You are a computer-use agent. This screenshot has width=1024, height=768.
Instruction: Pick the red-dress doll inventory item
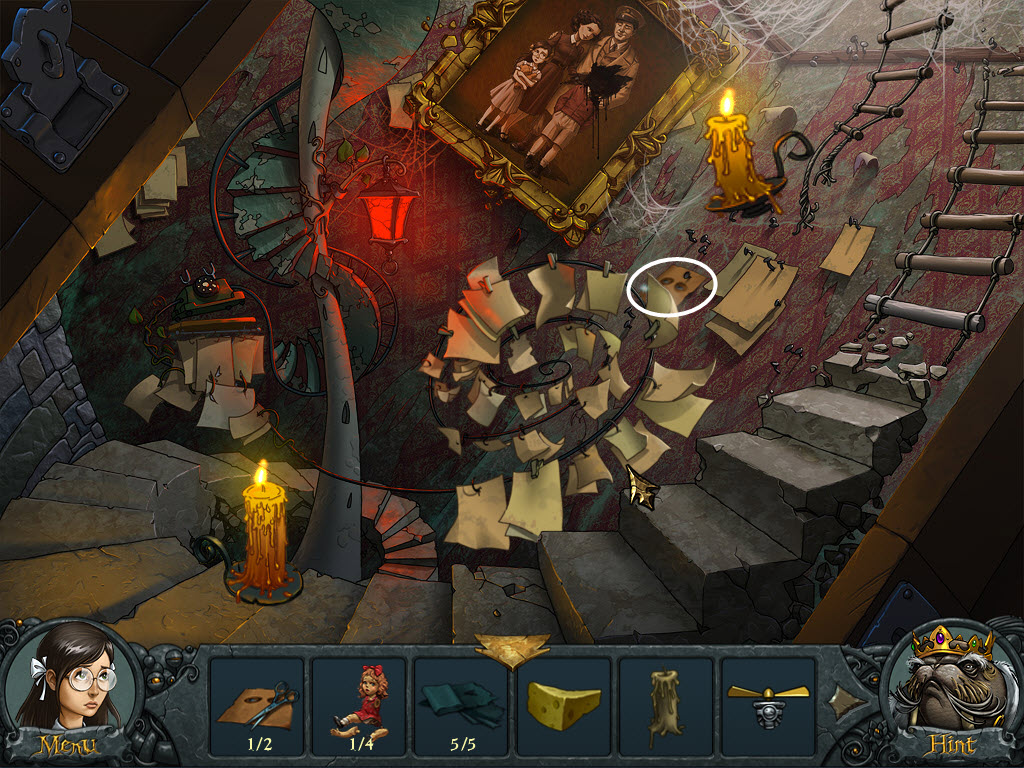coord(359,700)
